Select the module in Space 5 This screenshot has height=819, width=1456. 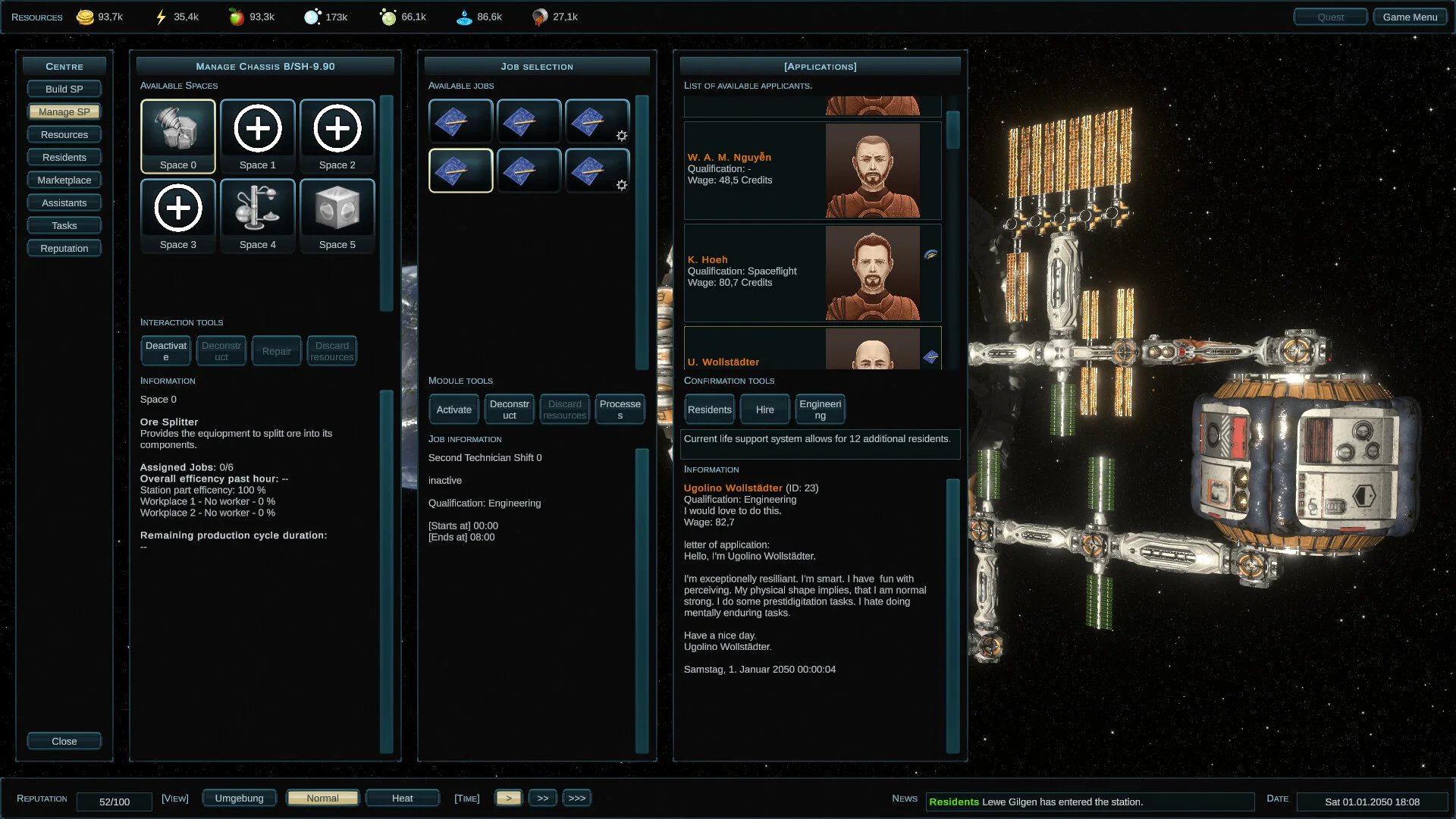click(337, 215)
